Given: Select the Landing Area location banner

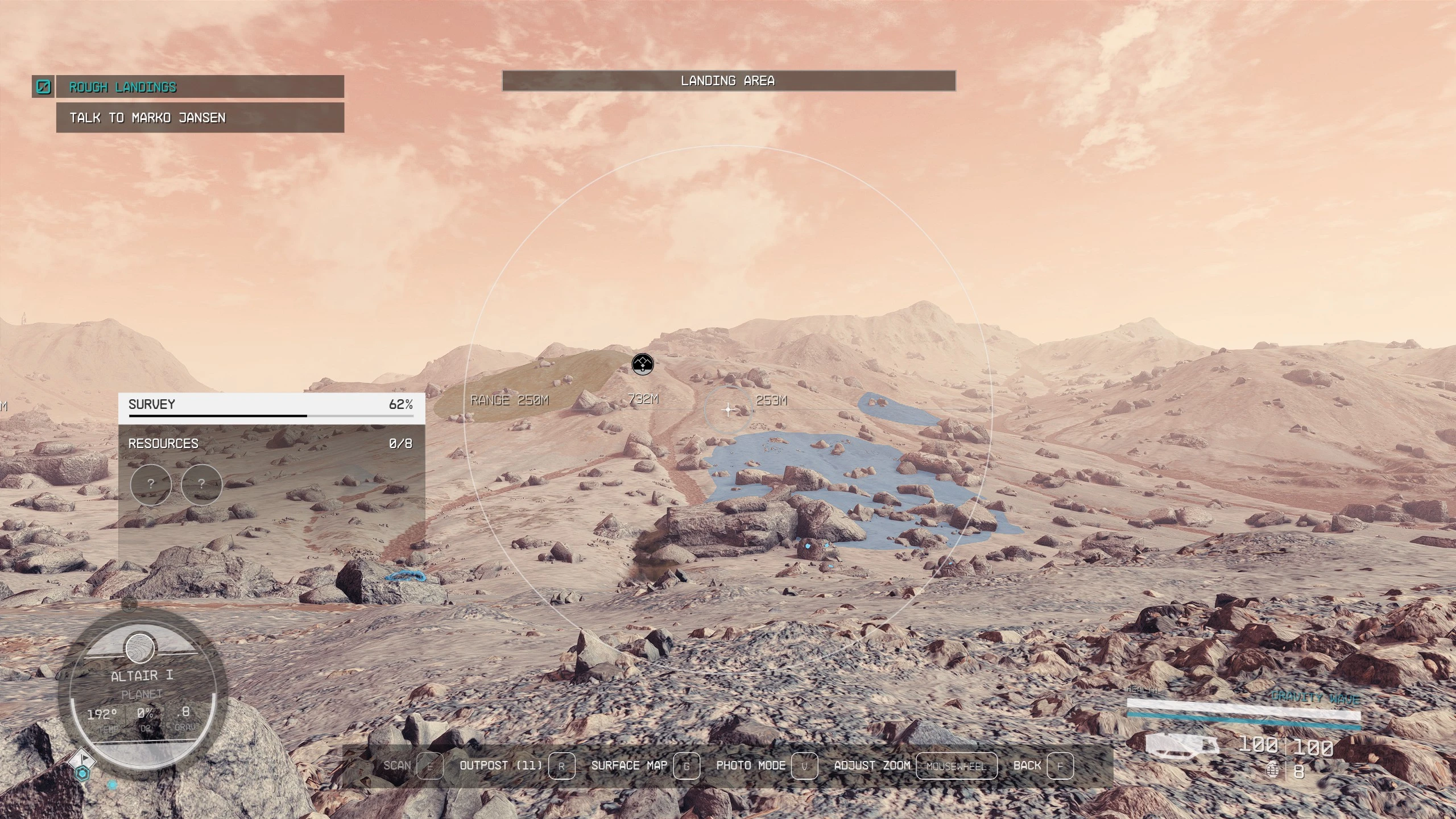Looking at the screenshot, I should point(728,81).
